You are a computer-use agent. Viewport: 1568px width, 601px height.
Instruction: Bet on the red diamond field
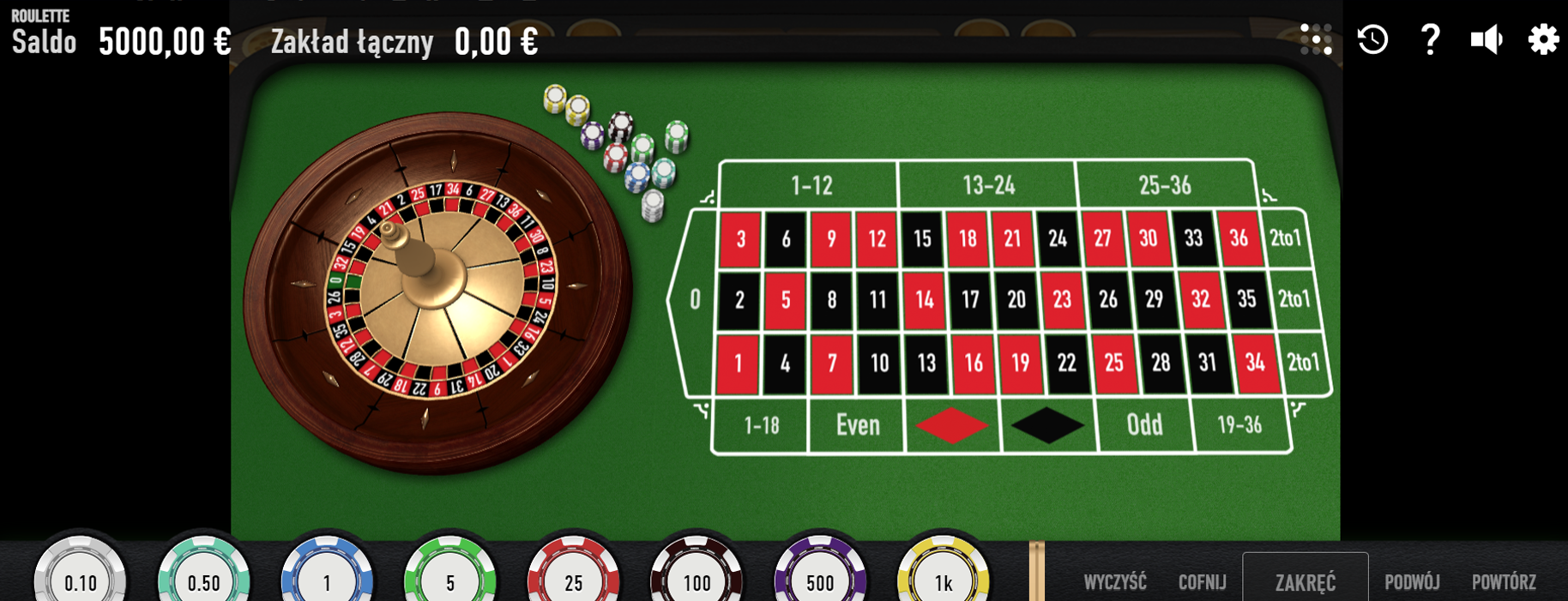point(952,425)
